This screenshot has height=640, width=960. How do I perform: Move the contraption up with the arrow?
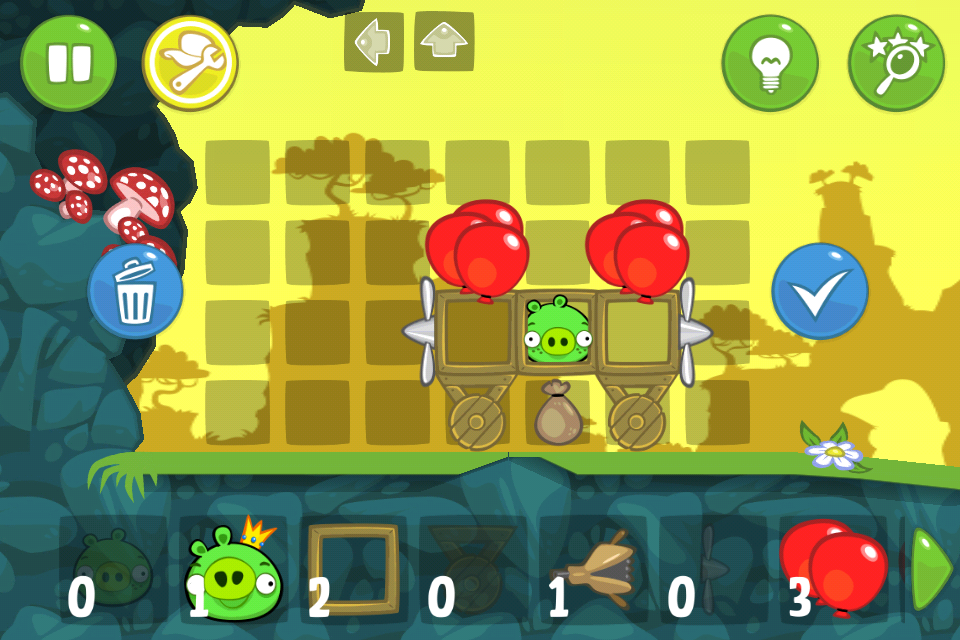[444, 41]
